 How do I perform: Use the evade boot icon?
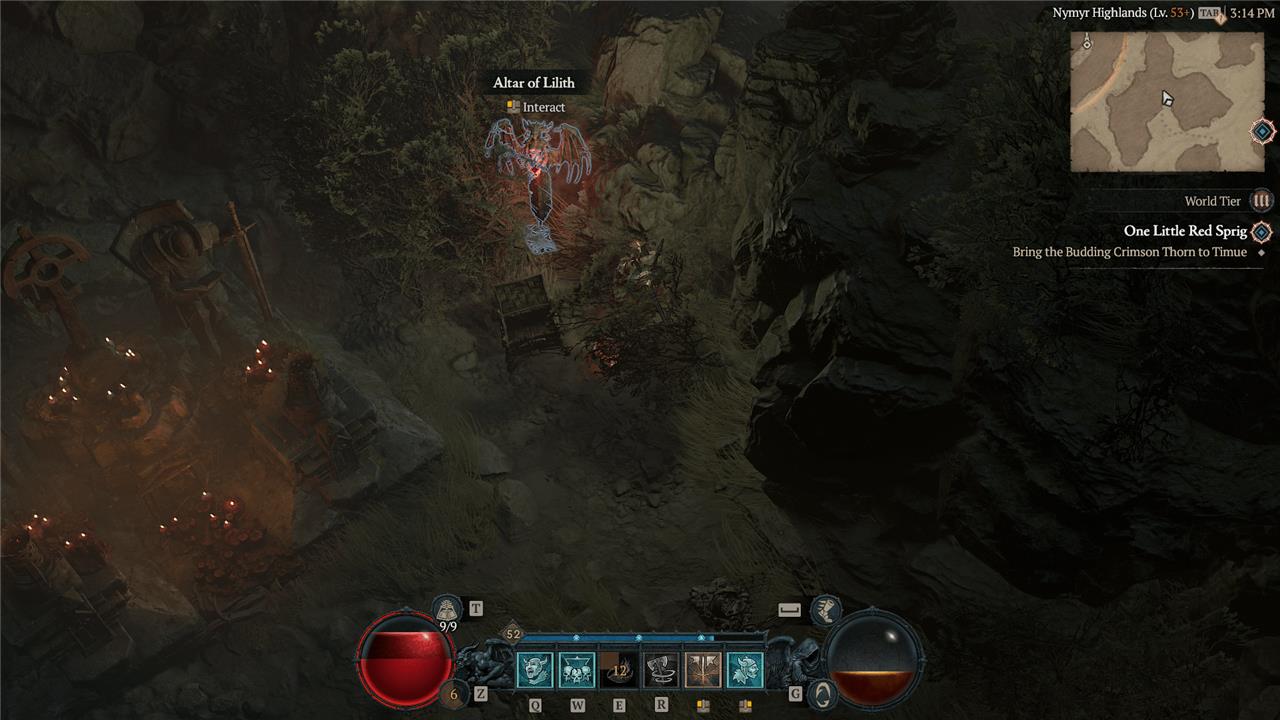pyautogui.click(x=825, y=608)
